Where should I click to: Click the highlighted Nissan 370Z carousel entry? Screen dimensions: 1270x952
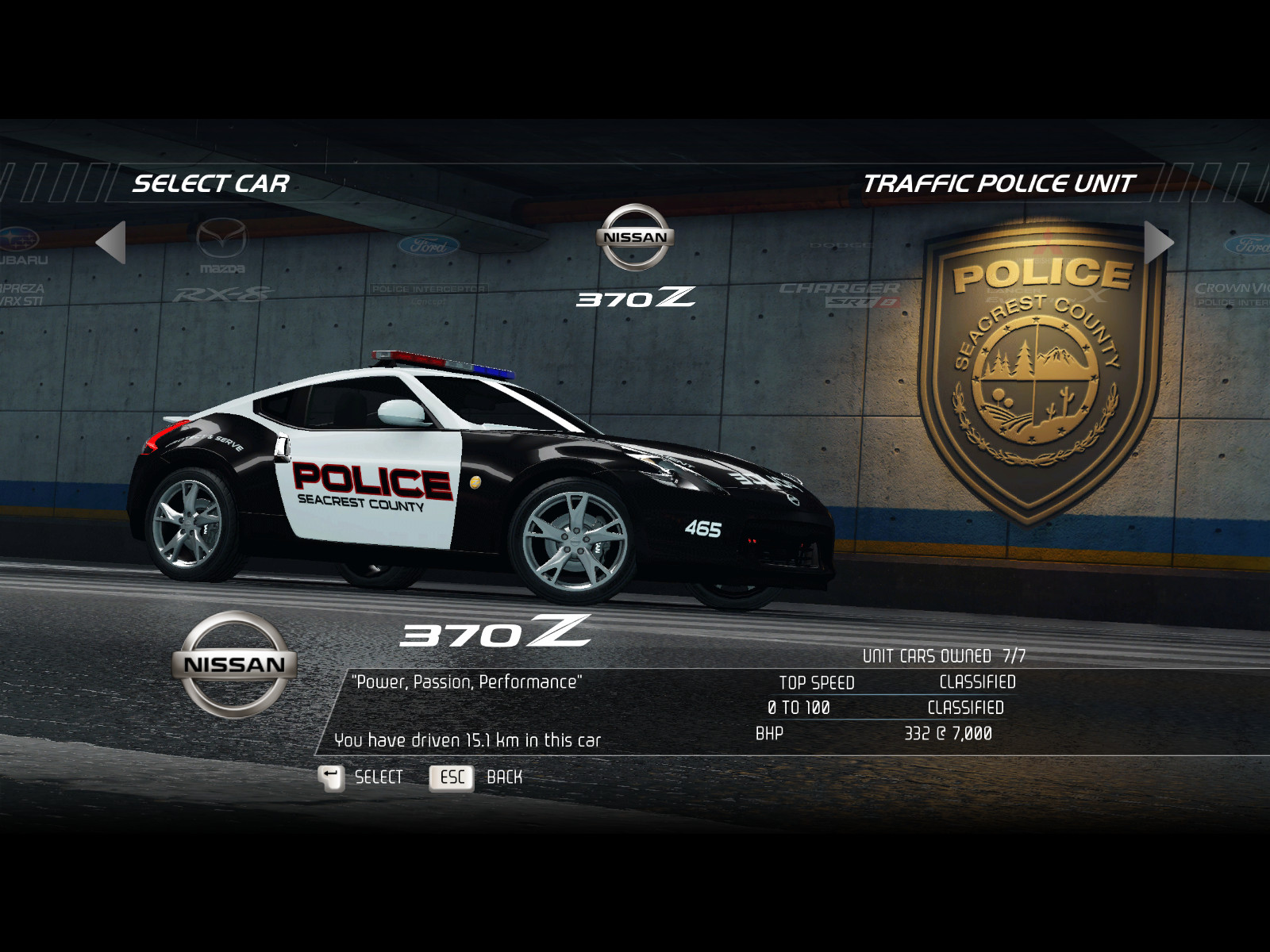[635, 255]
